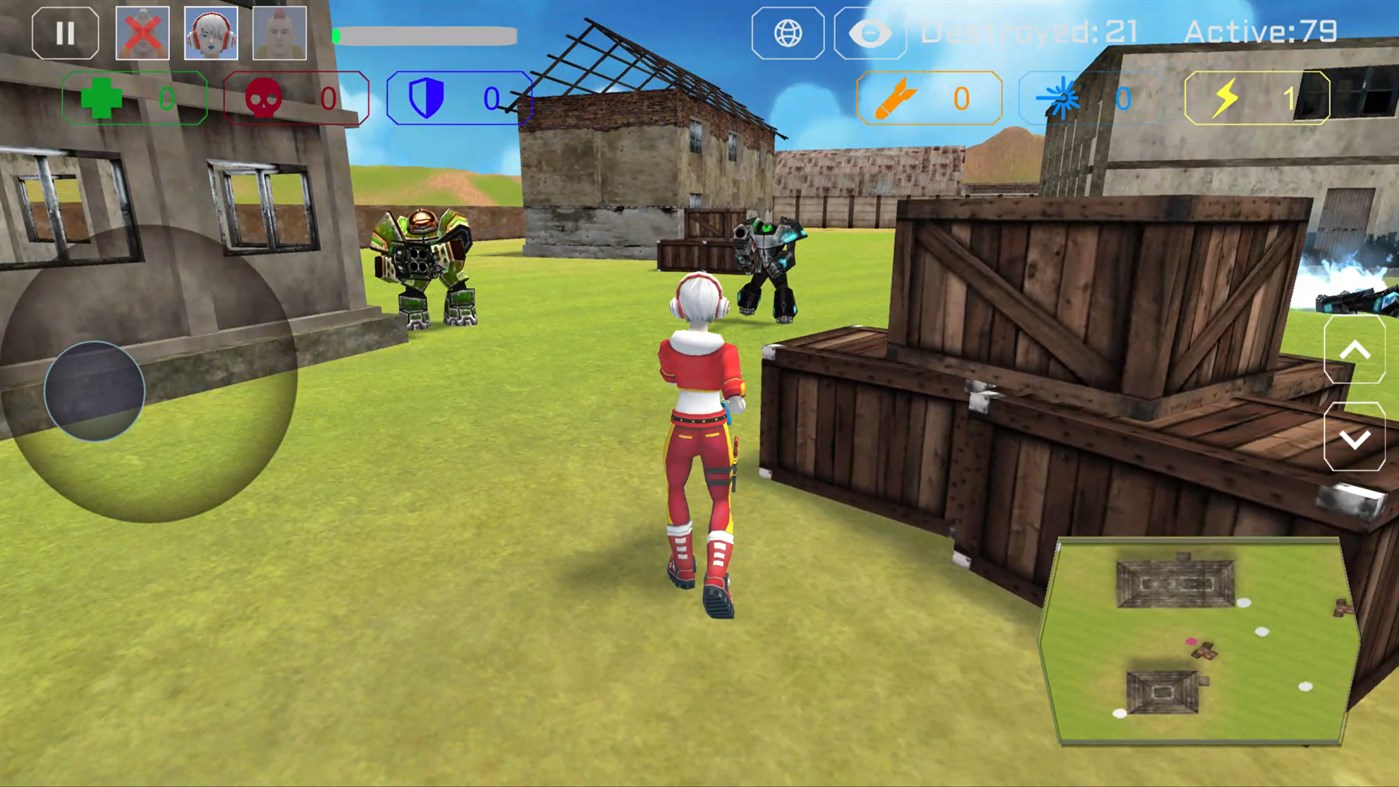Toggle the eye visibility indicator

[869, 33]
